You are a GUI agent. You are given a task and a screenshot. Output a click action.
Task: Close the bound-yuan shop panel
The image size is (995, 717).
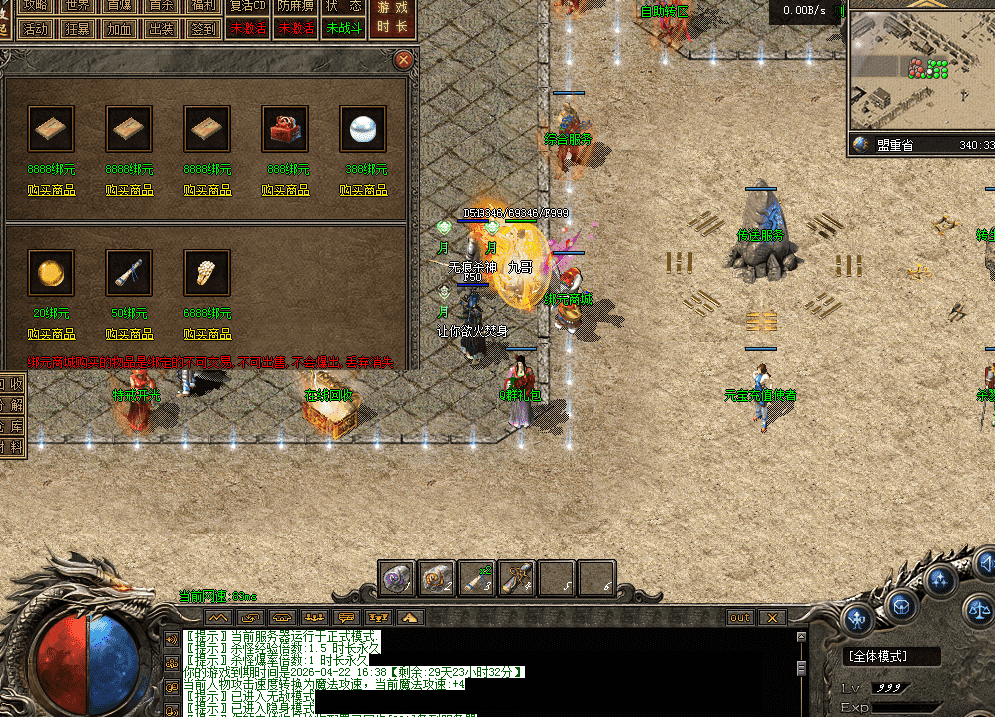[404, 60]
